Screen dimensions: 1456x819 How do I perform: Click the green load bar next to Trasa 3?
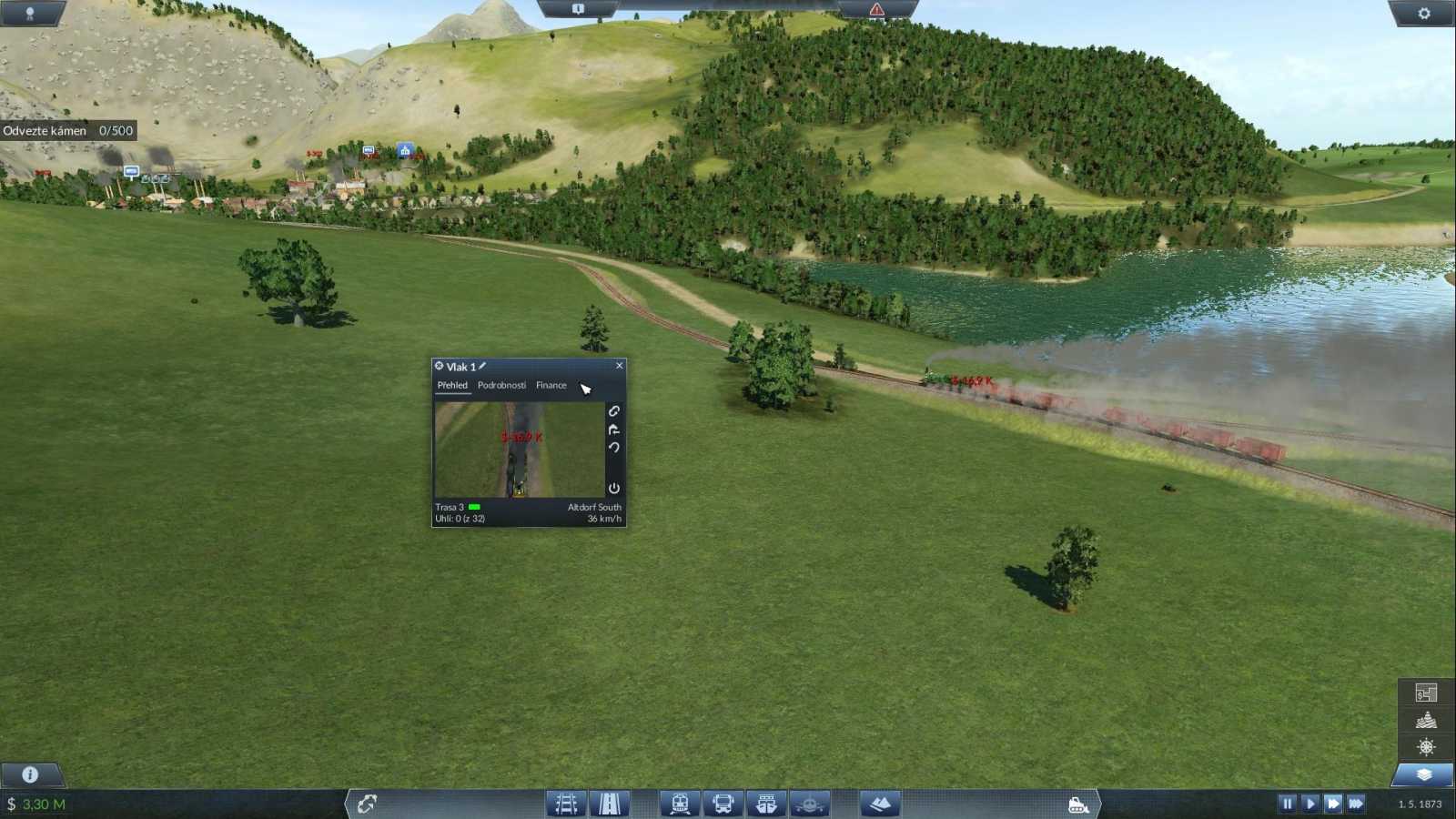(474, 507)
